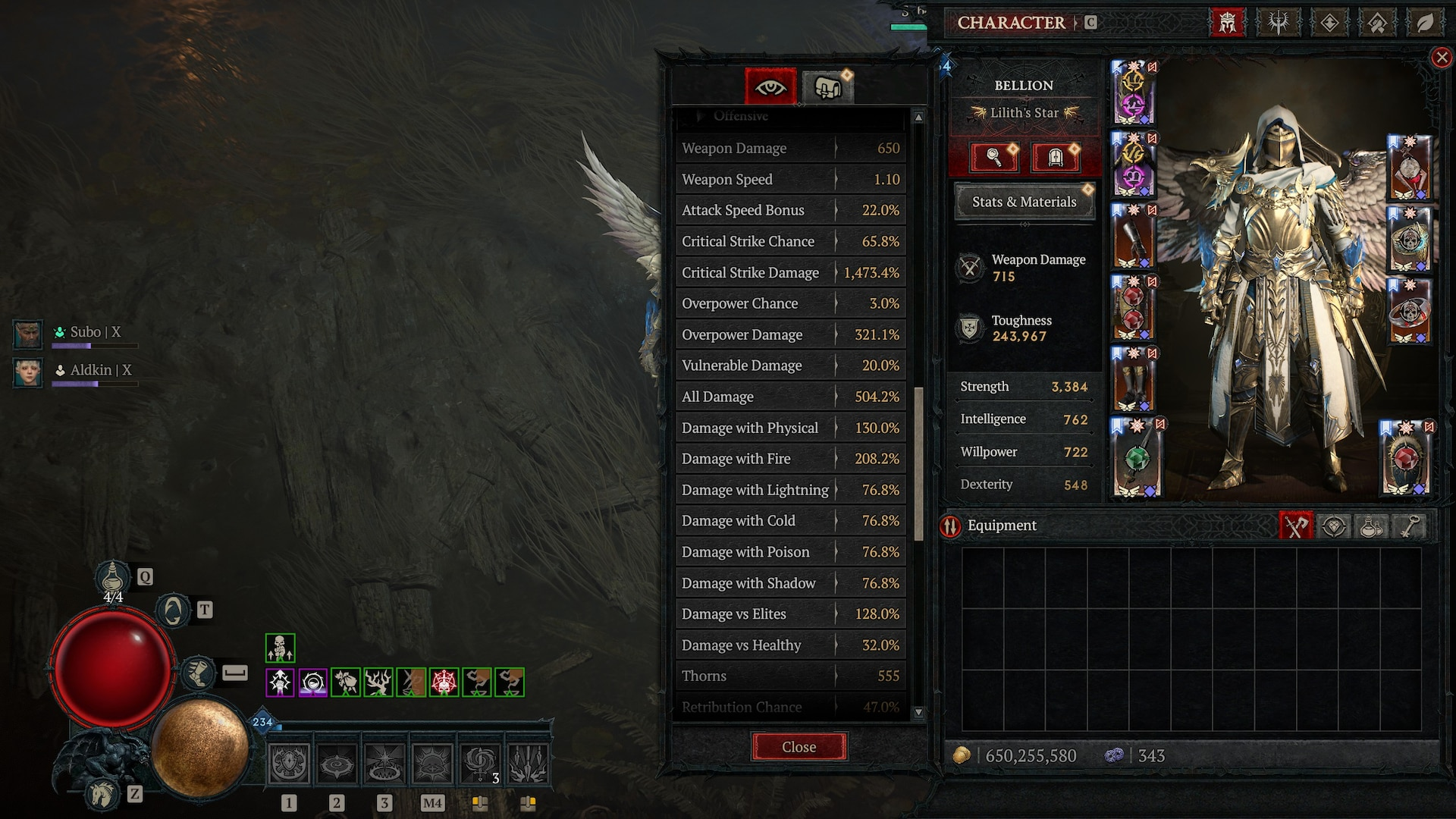
Task: Select party member Subo portrait
Action: pyautogui.click(x=28, y=334)
